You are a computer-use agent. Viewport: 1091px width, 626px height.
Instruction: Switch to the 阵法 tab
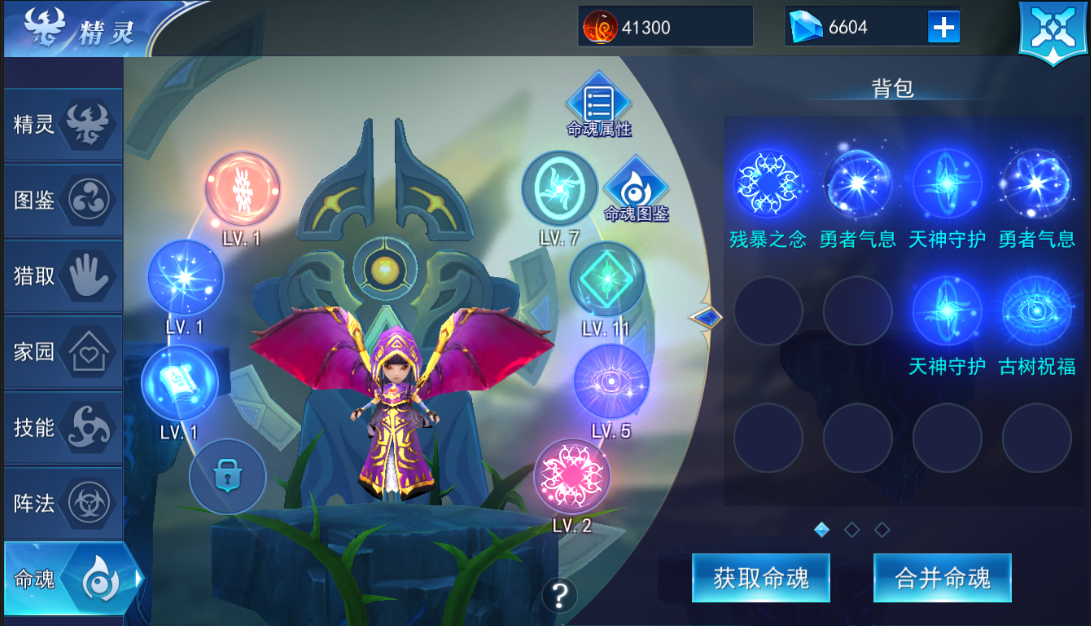[62, 503]
